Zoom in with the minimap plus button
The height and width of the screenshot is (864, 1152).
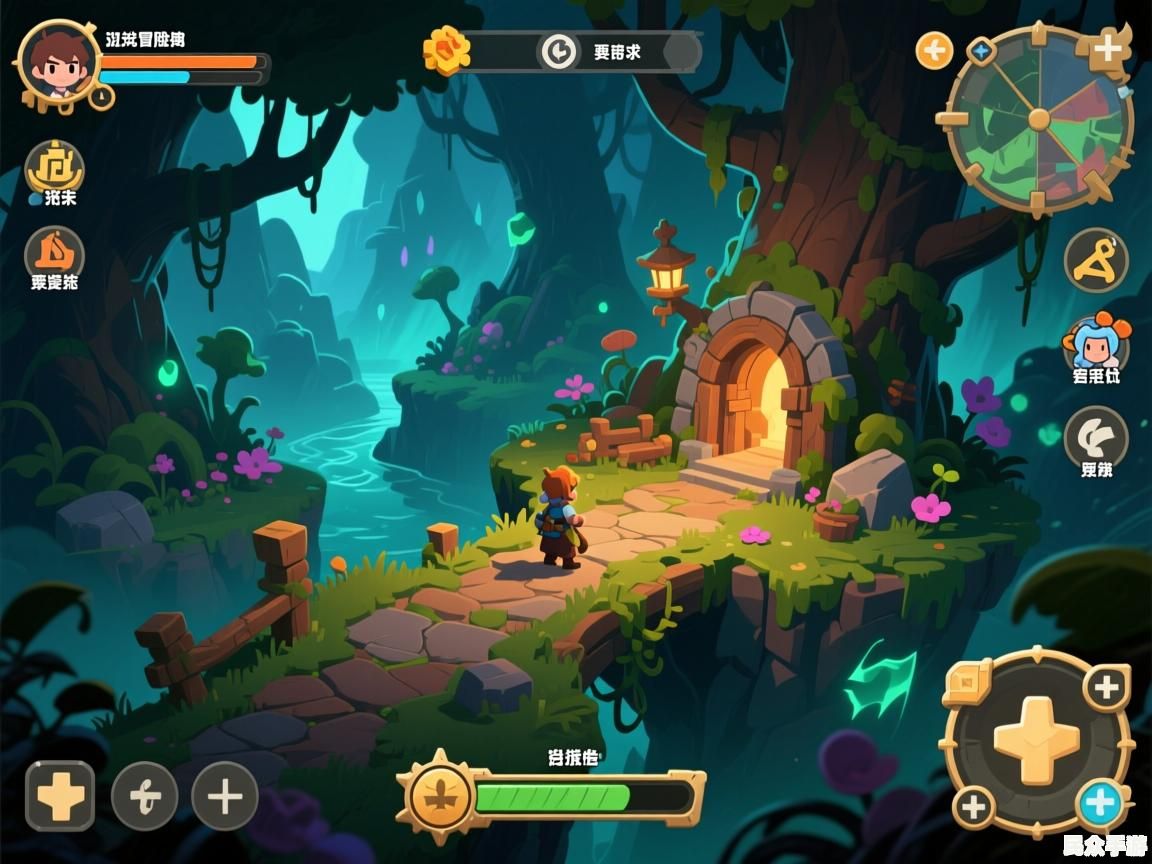coord(1106,48)
